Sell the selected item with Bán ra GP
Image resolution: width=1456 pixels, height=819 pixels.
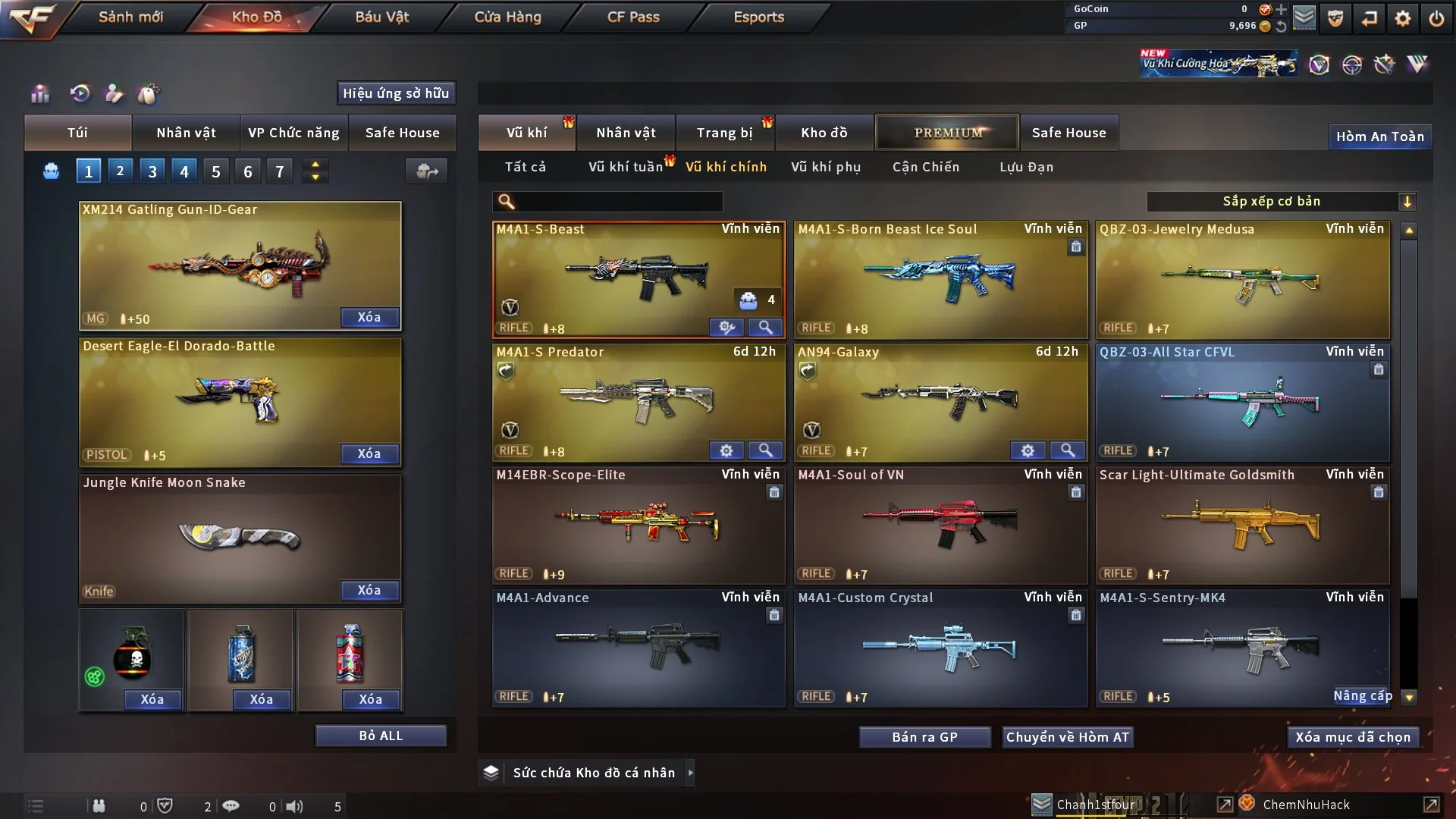[x=924, y=737]
